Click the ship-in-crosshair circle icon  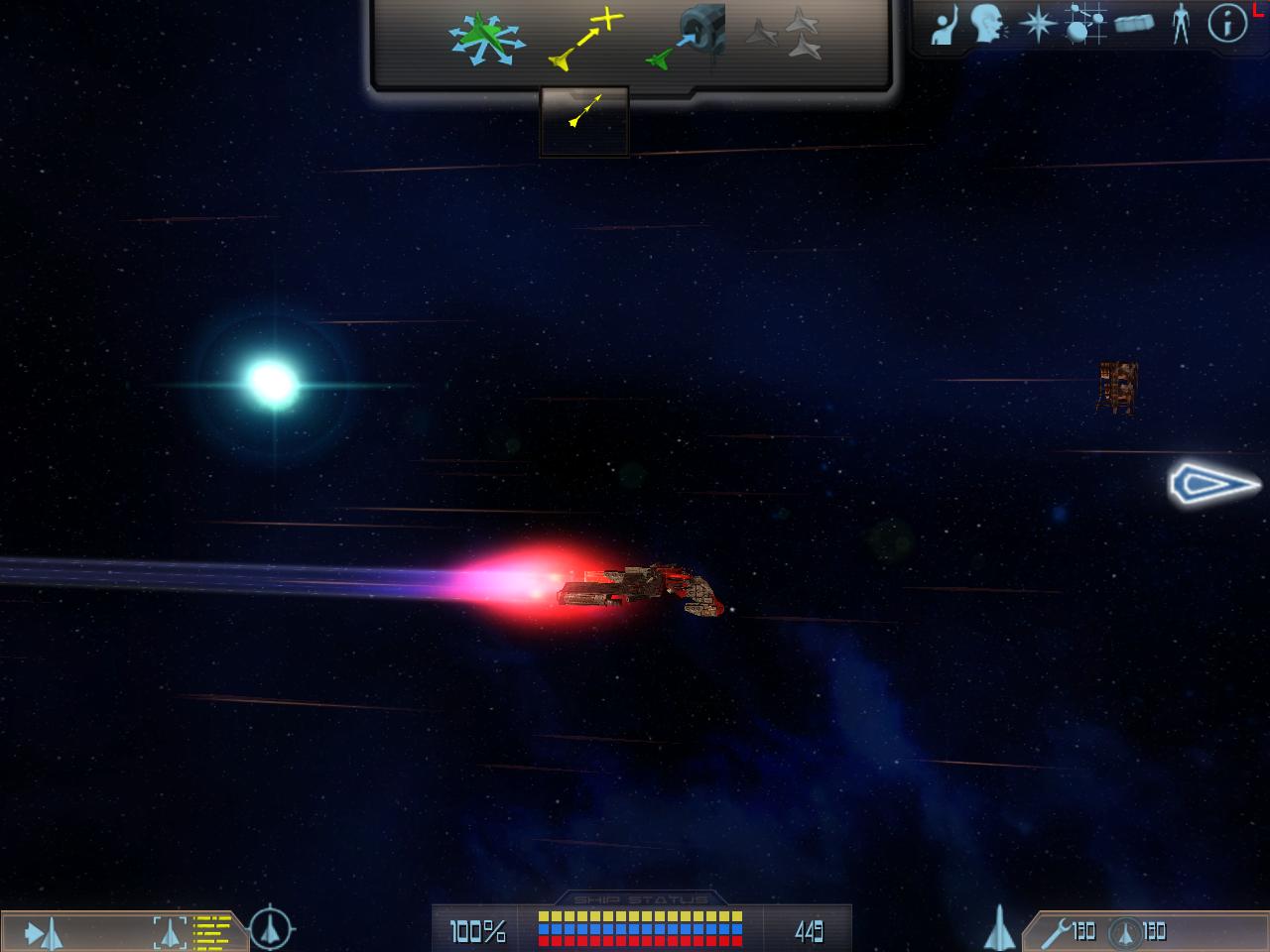click(271, 929)
